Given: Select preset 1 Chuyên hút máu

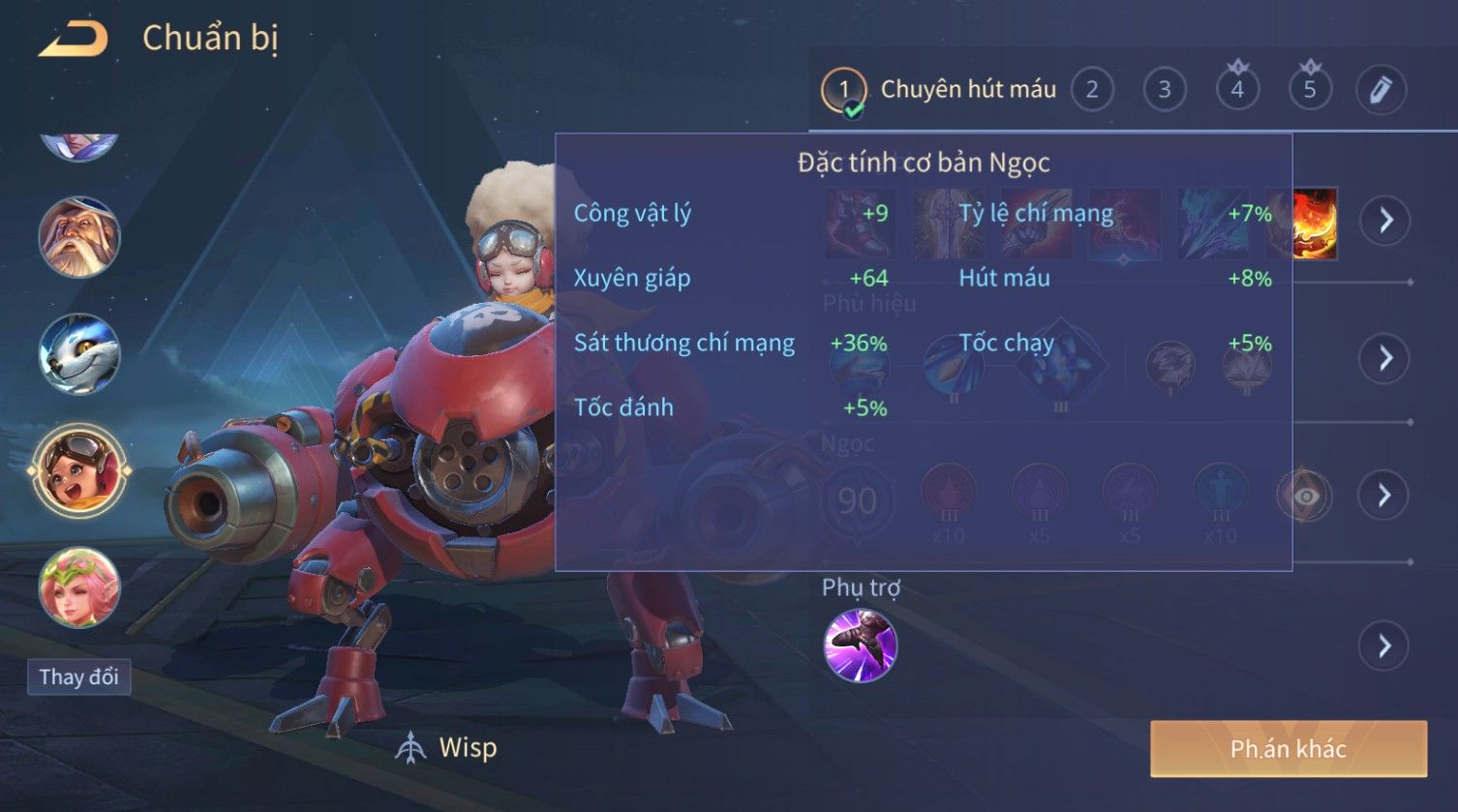Looking at the screenshot, I should coord(843,90).
